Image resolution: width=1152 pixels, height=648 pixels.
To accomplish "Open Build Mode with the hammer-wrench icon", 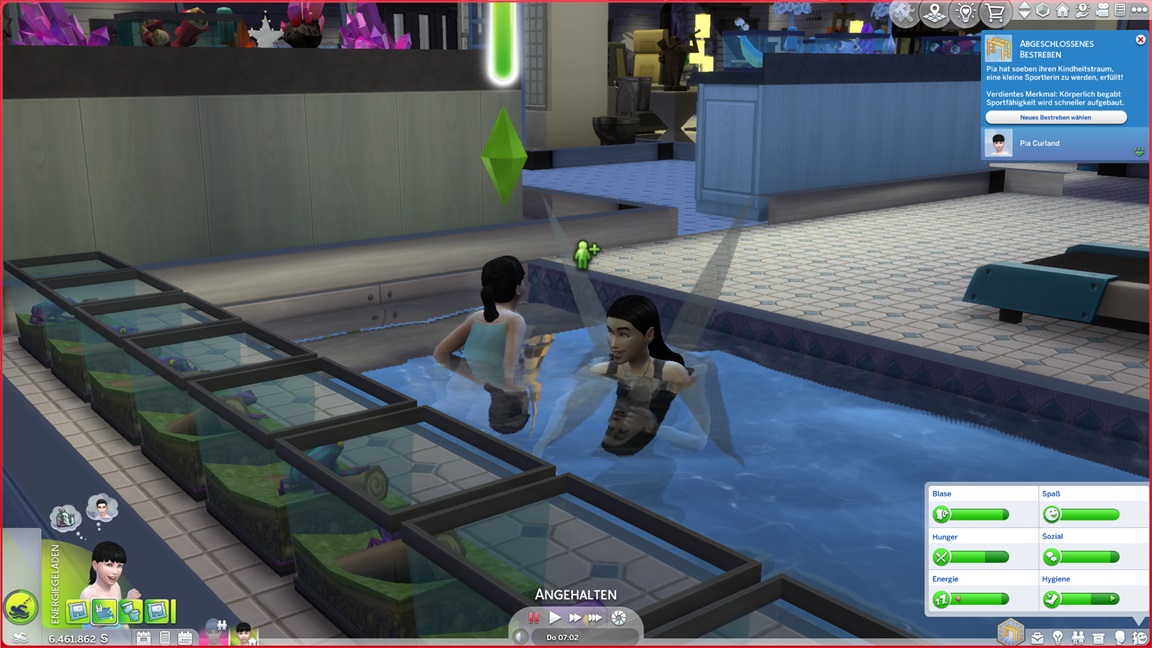I will tap(904, 12).
